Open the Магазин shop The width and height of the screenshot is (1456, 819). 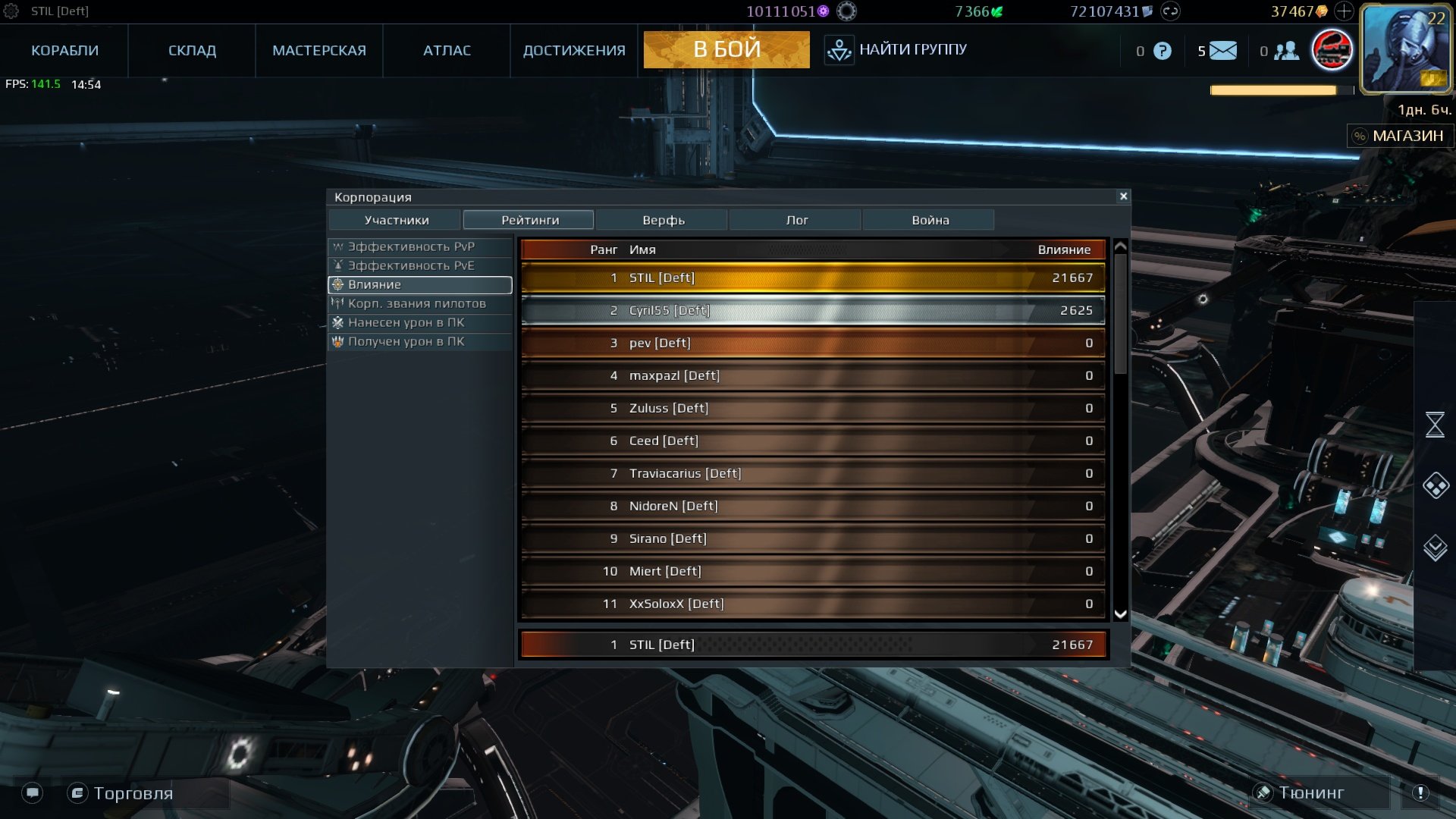click(x=1401, y=136)
